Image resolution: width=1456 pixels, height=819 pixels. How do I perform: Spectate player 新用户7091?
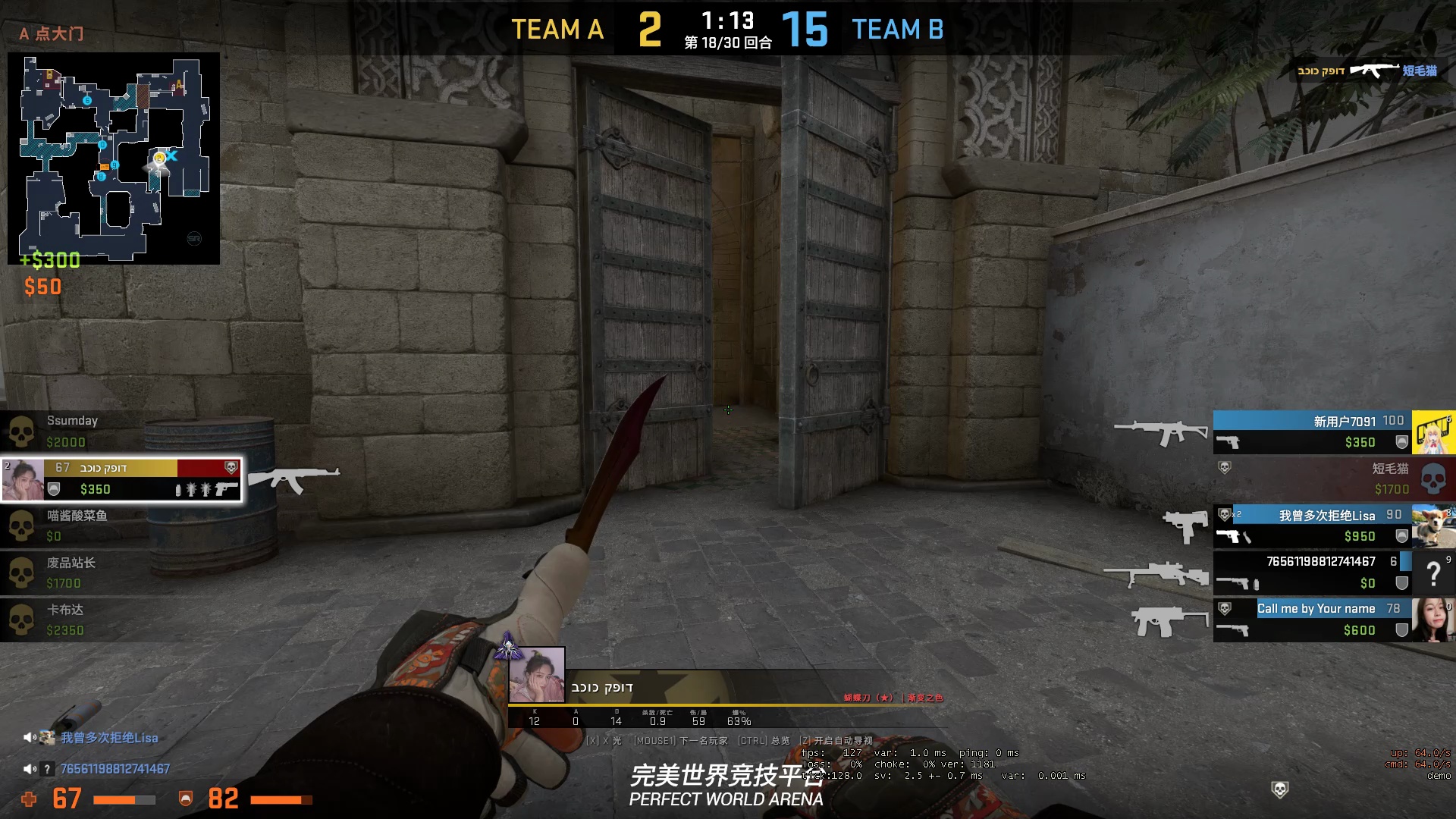[1312, 431]
